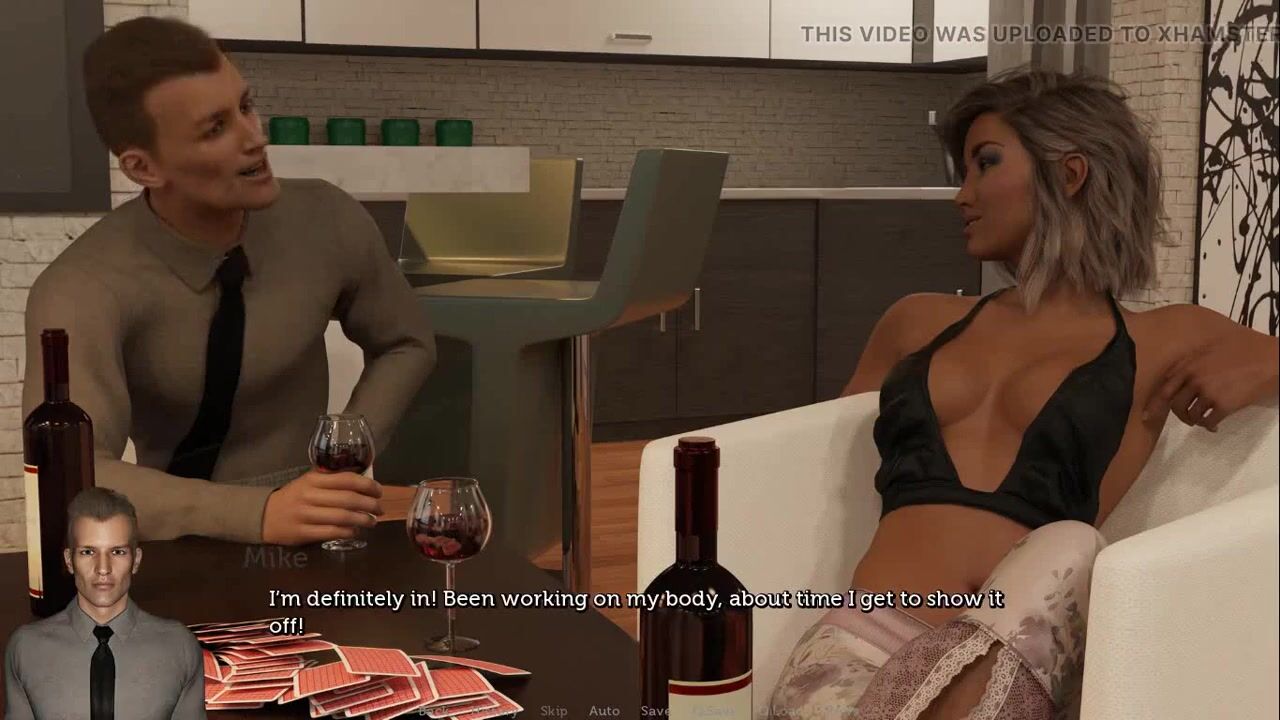Screen dimensions: 1280x720
Task: Quick save with Q.Save
Action: tap(712, 711)
